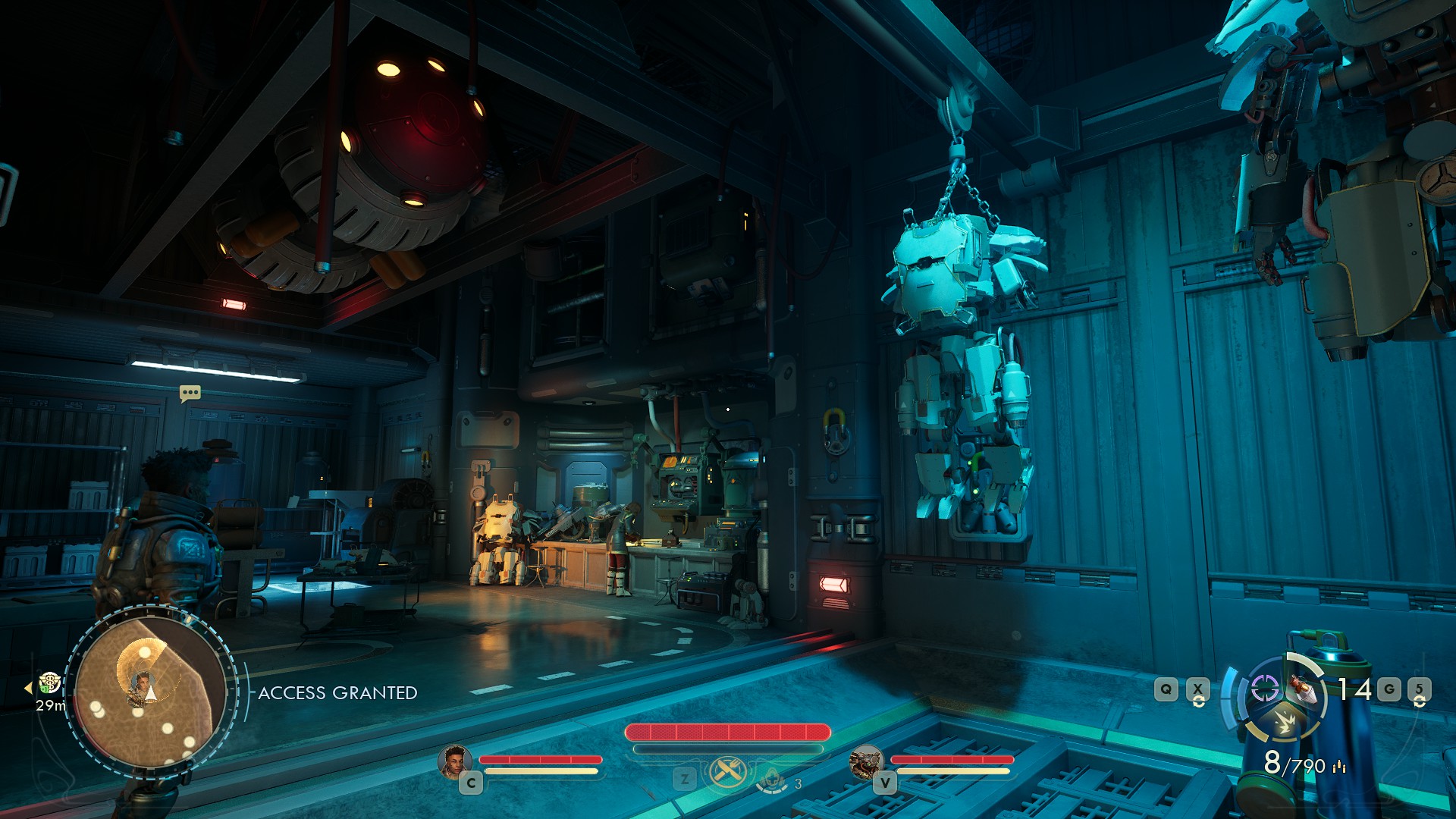The width and height of the screenshot is (1456, 819).
Task: Choose the grenade throwable icon
Action: (x=1303, y=689)
